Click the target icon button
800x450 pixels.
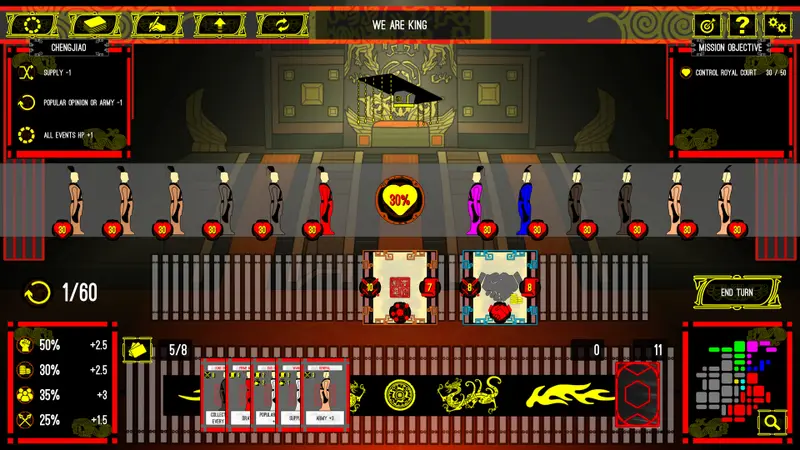pos(707,25)
